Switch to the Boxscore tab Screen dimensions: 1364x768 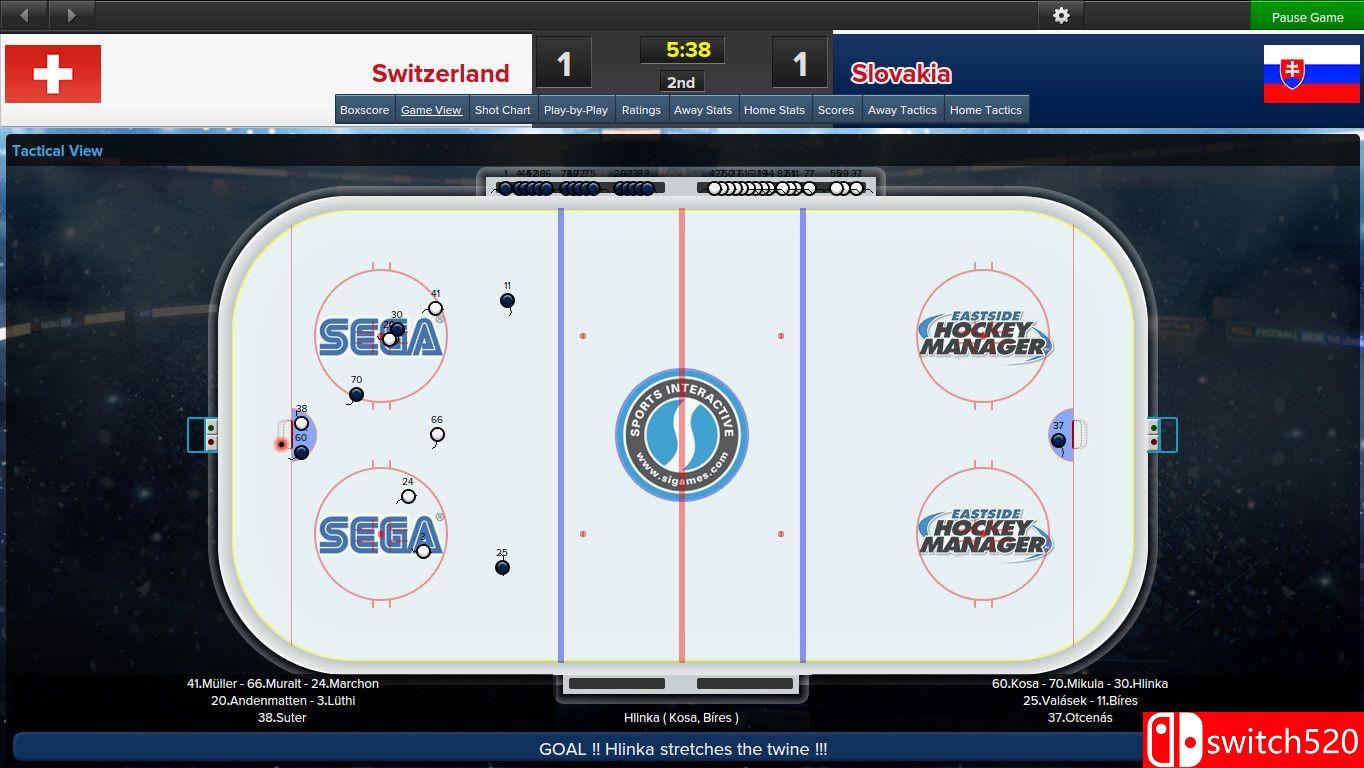(364, 109)
